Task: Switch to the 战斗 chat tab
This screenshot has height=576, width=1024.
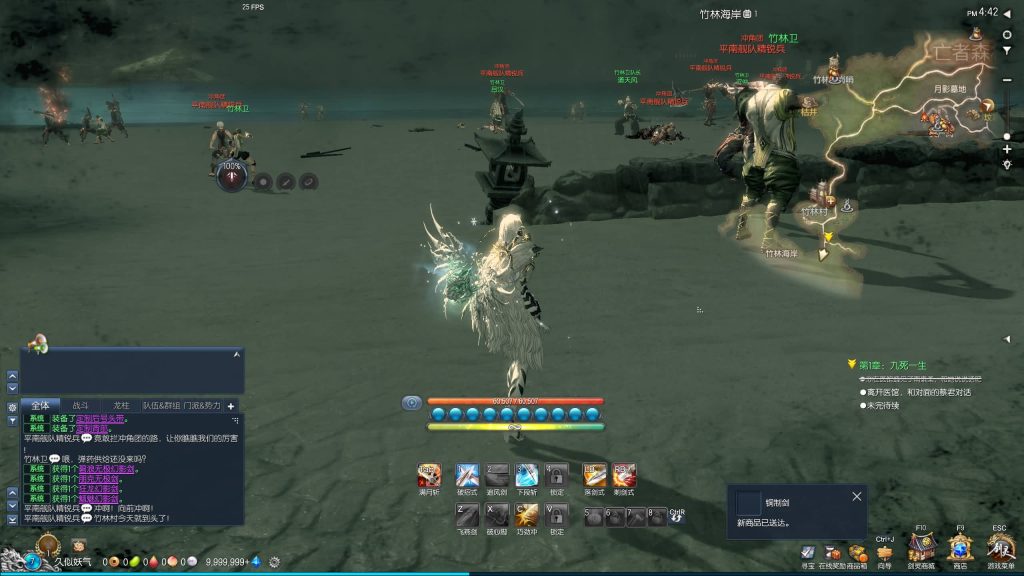Action: pos(81,406)
